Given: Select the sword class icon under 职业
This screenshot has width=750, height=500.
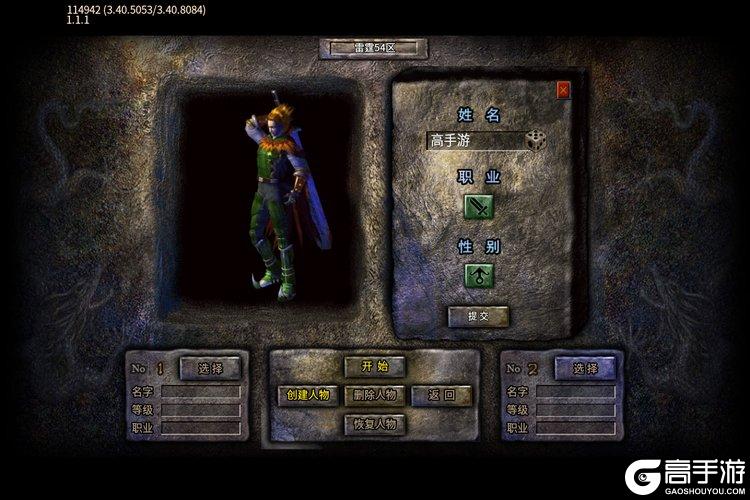Looking at the screenshot, I should click(x=478, y=207).
